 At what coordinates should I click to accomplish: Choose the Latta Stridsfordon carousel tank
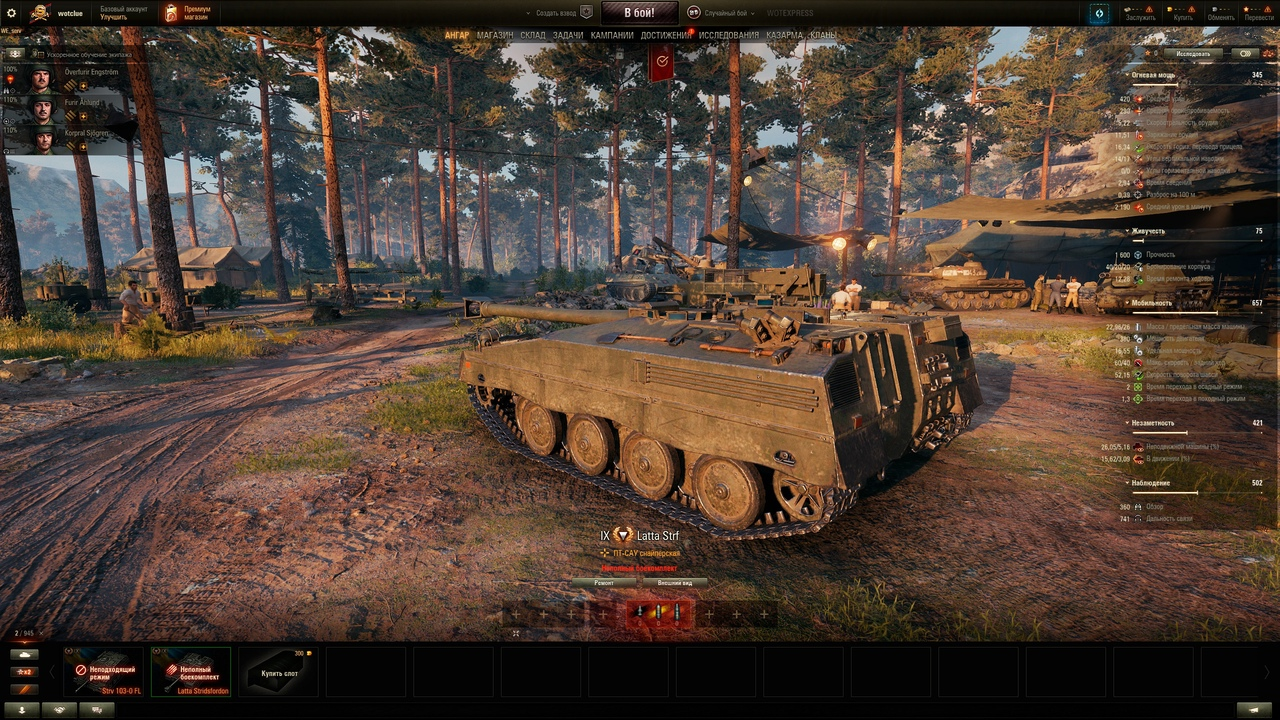point(191,671)
